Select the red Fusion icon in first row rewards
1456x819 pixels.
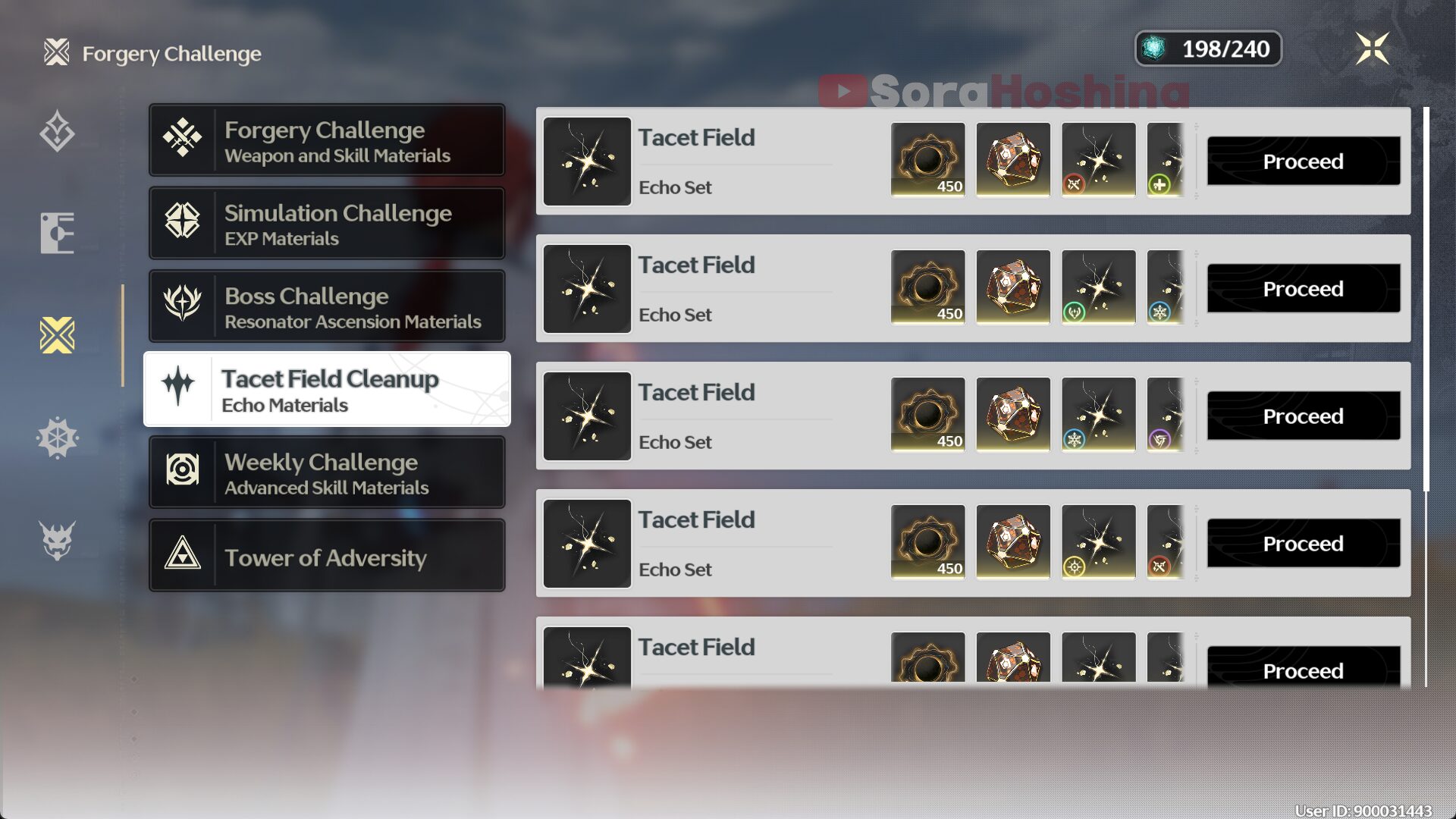(x=1073, y=182)
